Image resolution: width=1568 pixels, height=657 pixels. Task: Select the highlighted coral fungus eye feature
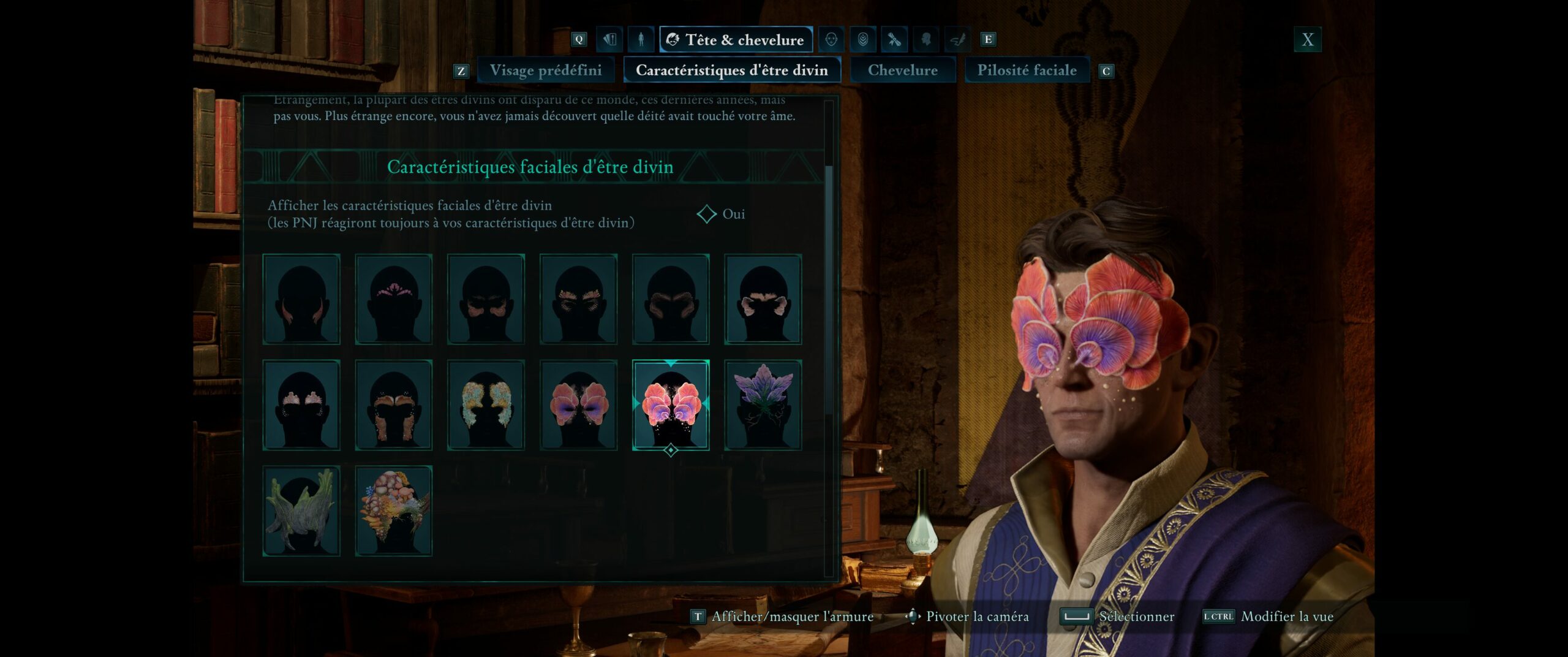(x=671, y=405)
